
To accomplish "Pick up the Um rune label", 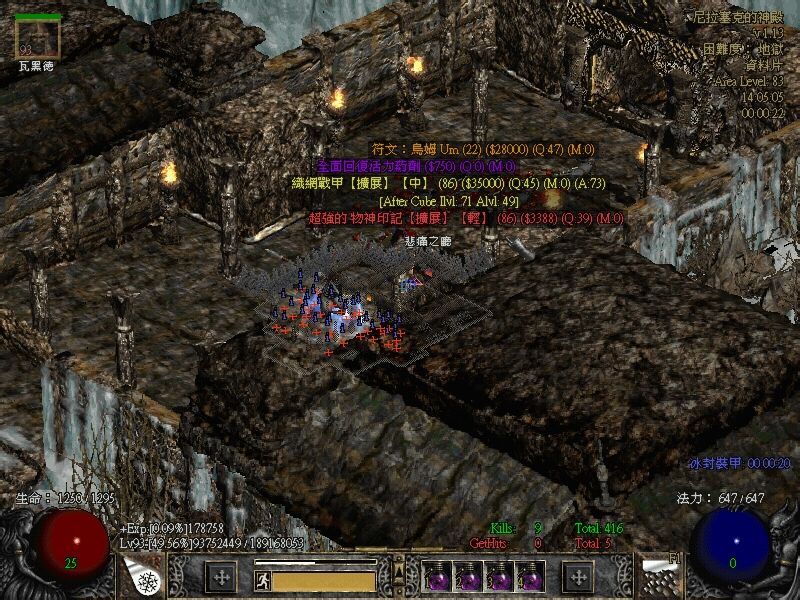I will click(x=484, y=149).
